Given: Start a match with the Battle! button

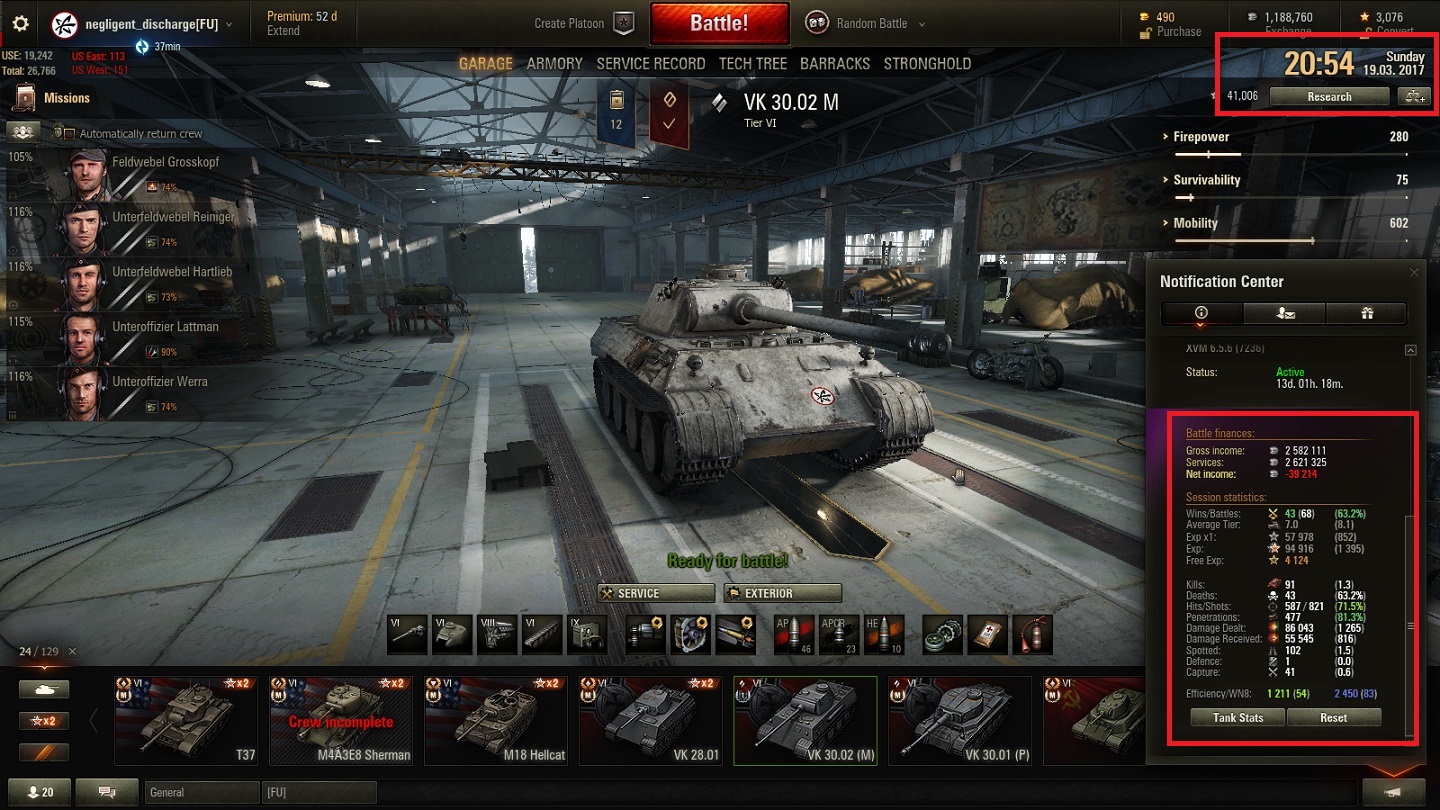Looking at the screenshot, I should pos(718,23).
